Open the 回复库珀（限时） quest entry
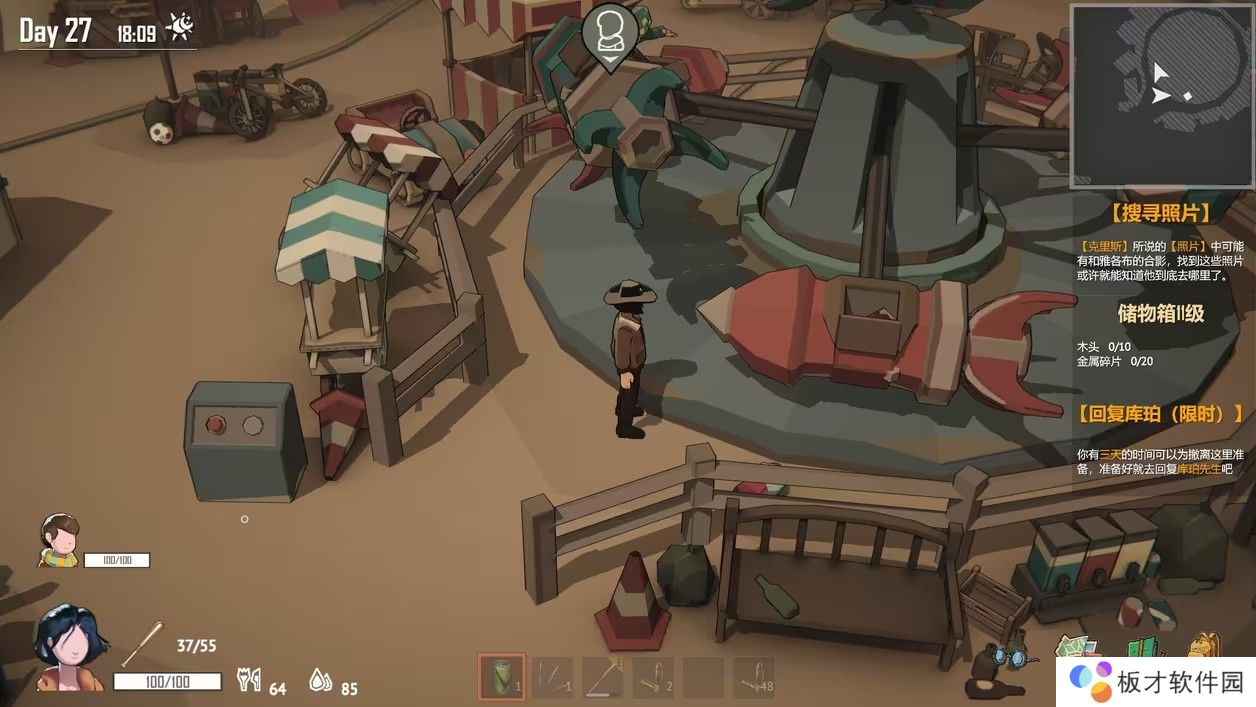Viewport: 1256px width, 707px height. [1160, 413]
